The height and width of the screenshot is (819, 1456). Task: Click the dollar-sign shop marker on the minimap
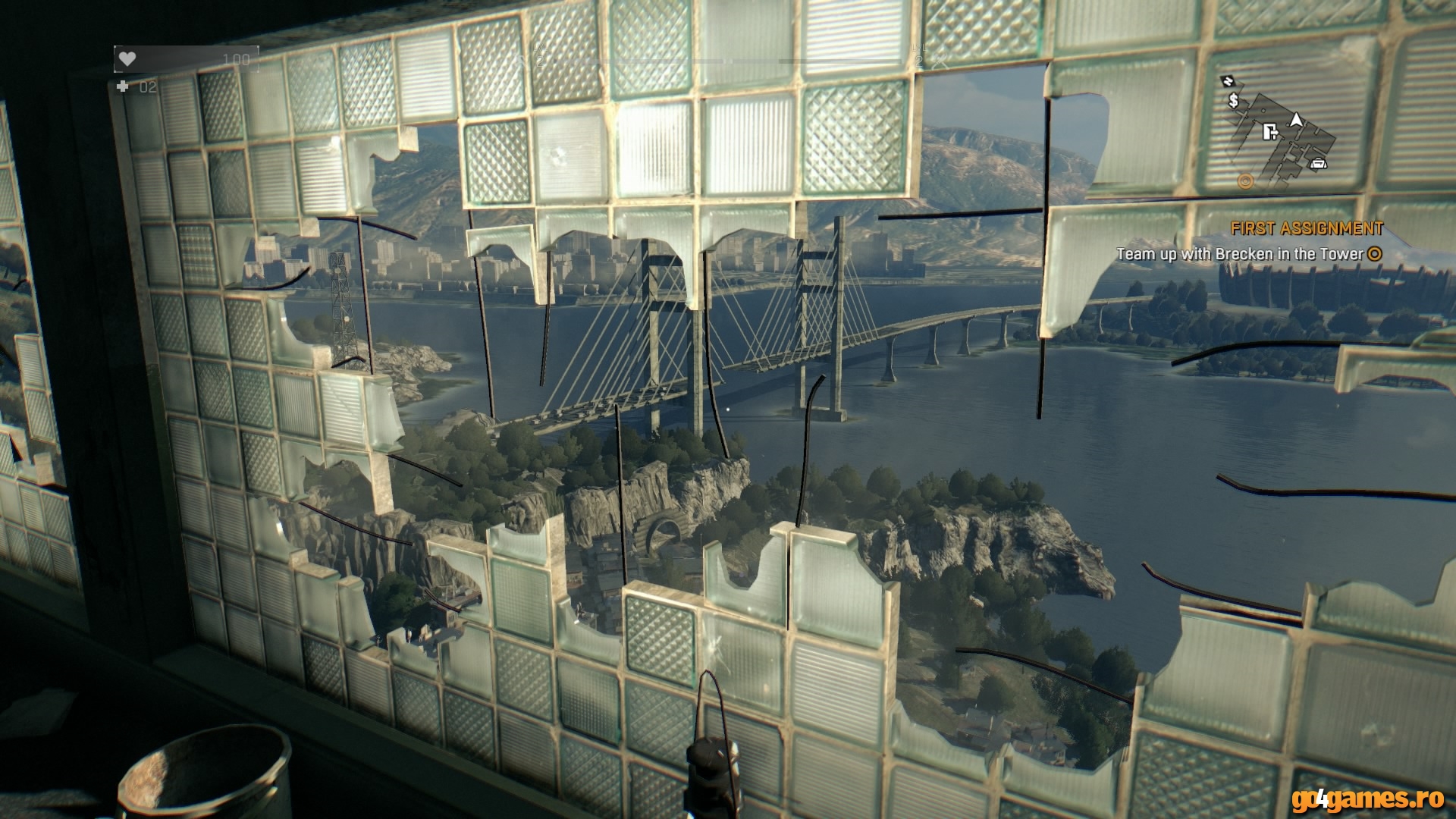tap(1234, 100)
